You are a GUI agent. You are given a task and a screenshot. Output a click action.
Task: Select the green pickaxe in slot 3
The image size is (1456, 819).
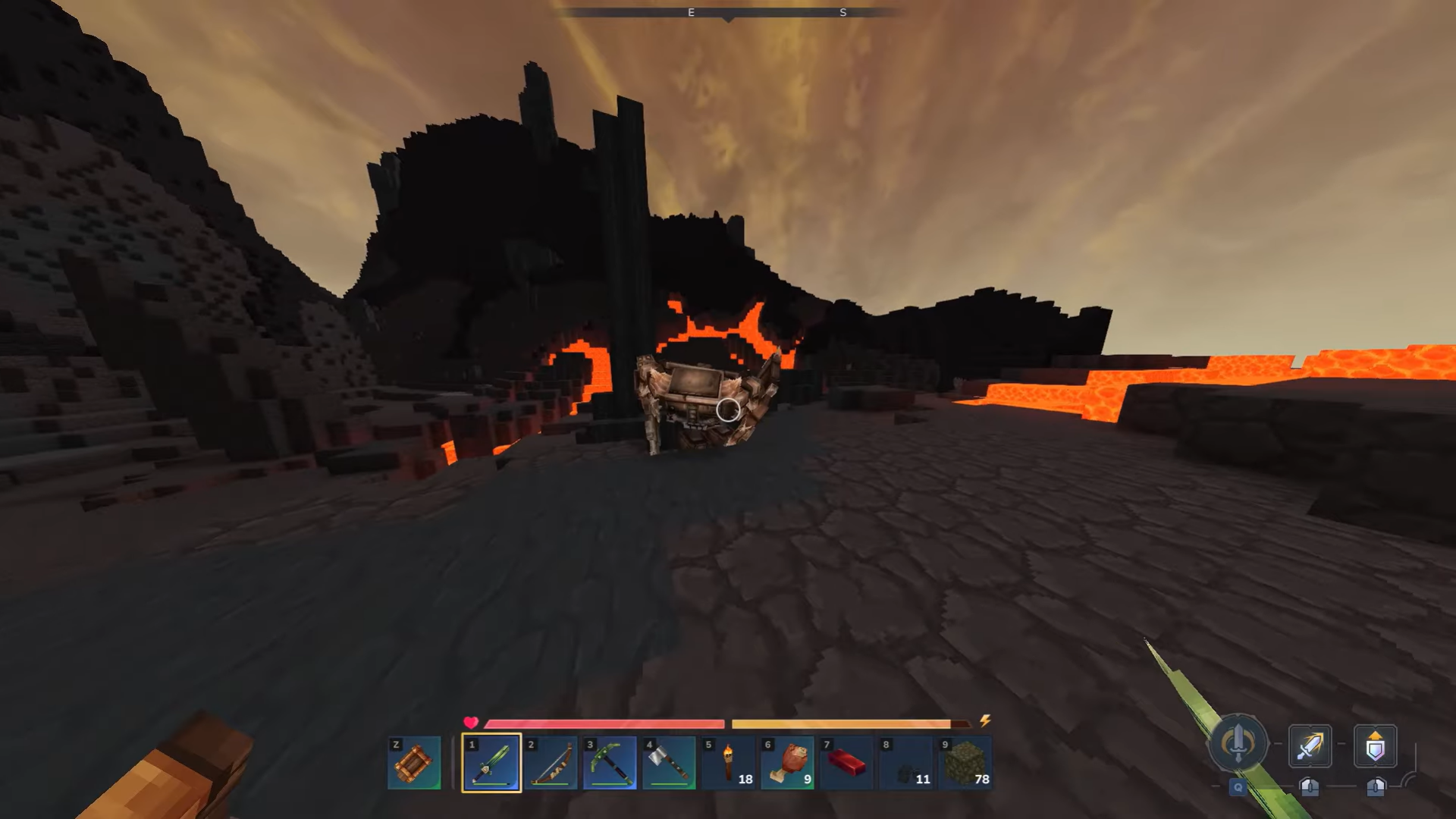(610, 762)
